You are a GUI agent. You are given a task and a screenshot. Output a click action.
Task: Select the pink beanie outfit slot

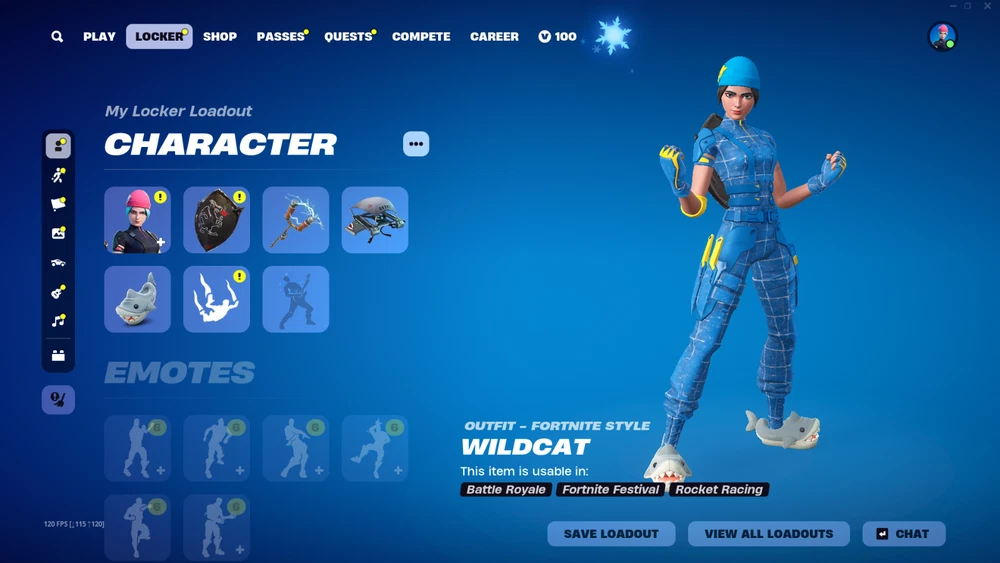[x=137, y=220]
